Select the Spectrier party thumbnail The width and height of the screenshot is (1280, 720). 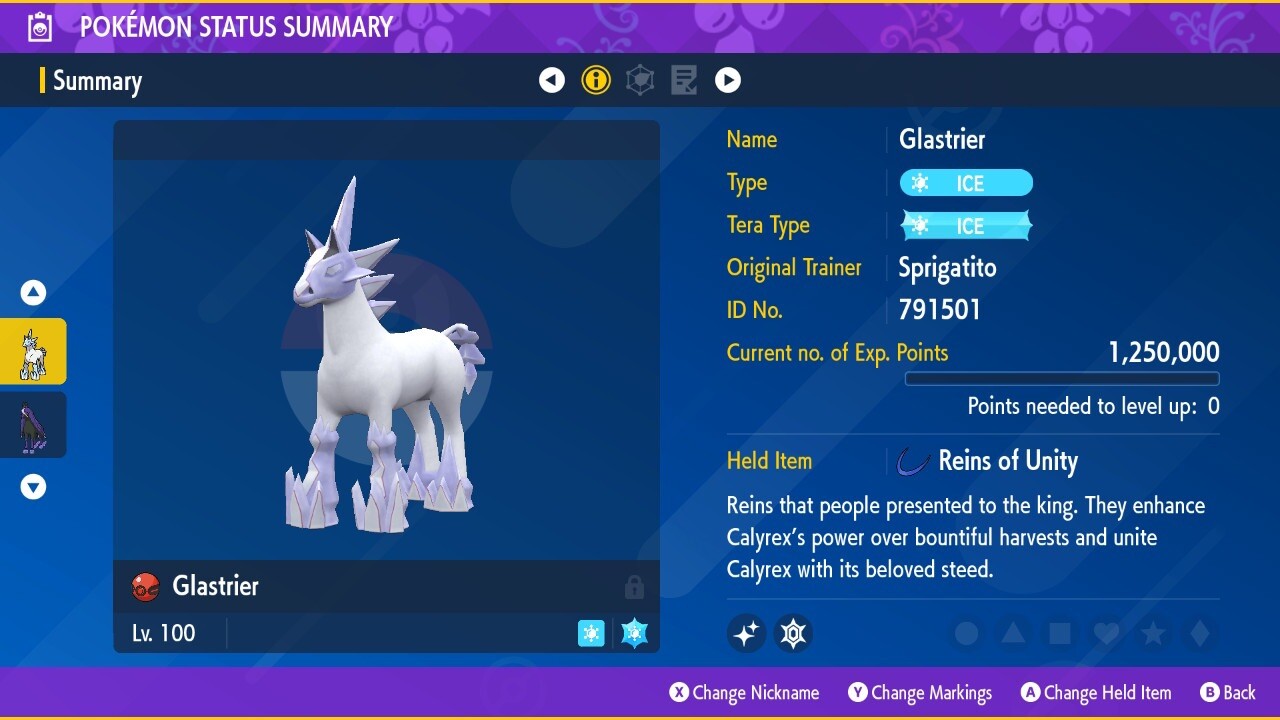(33, 424)
